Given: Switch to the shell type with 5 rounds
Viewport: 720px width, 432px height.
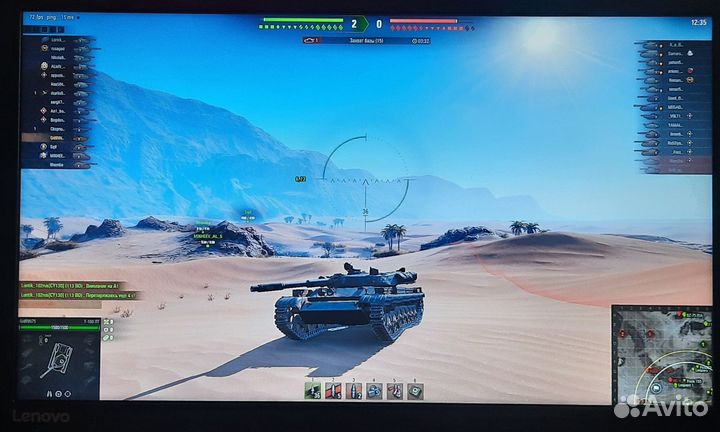Looking at the screenshot, I should coord(334,391).
